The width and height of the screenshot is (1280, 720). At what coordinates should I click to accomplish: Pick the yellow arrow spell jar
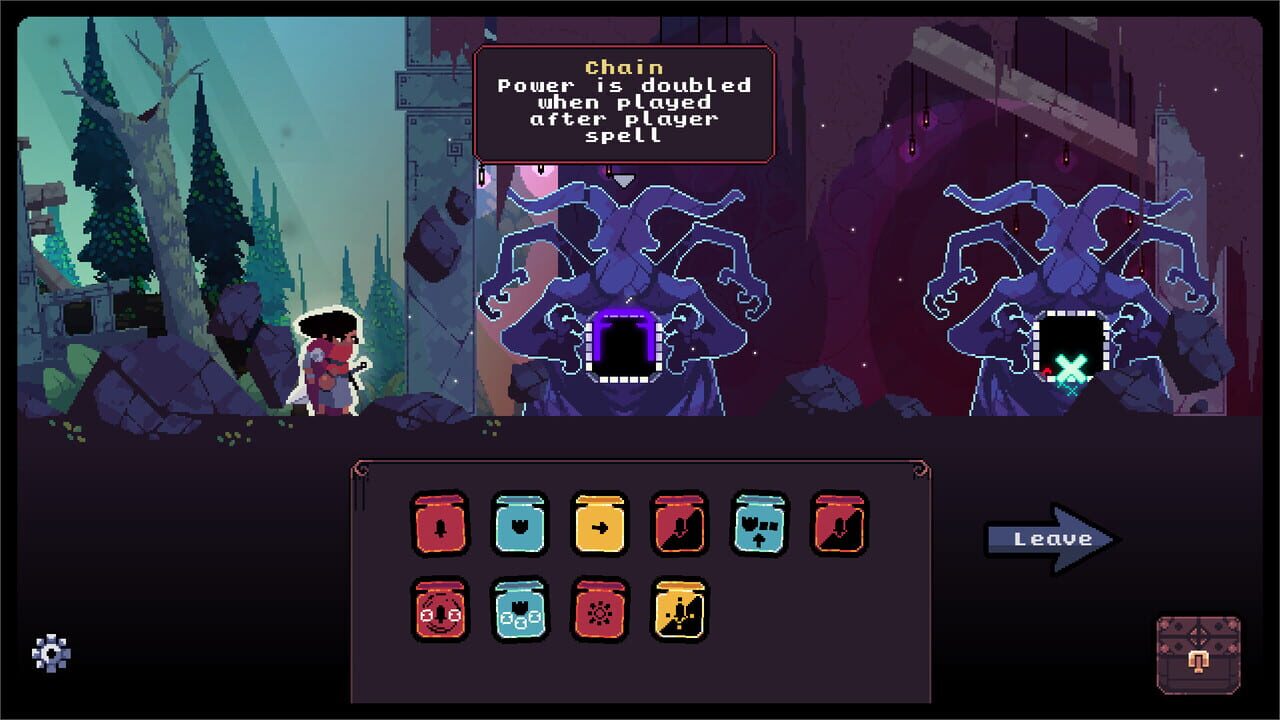[x=599, y=522]
